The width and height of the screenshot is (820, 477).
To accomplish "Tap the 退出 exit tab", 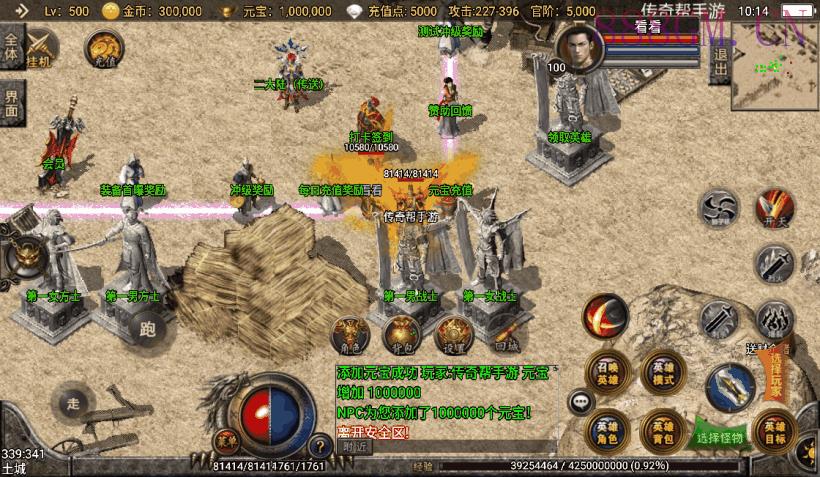I will click(720, 65).
